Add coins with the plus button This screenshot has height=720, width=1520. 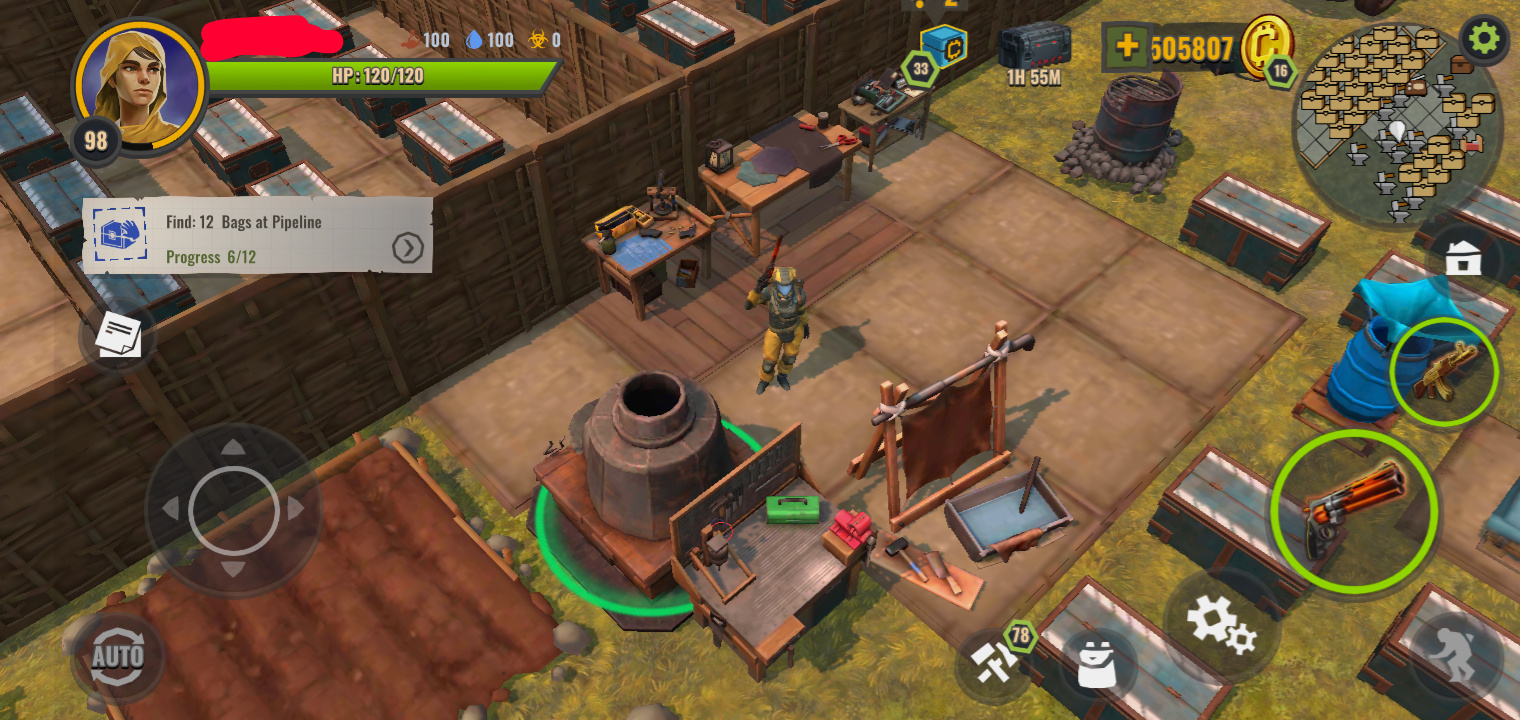pos(1127,46)
